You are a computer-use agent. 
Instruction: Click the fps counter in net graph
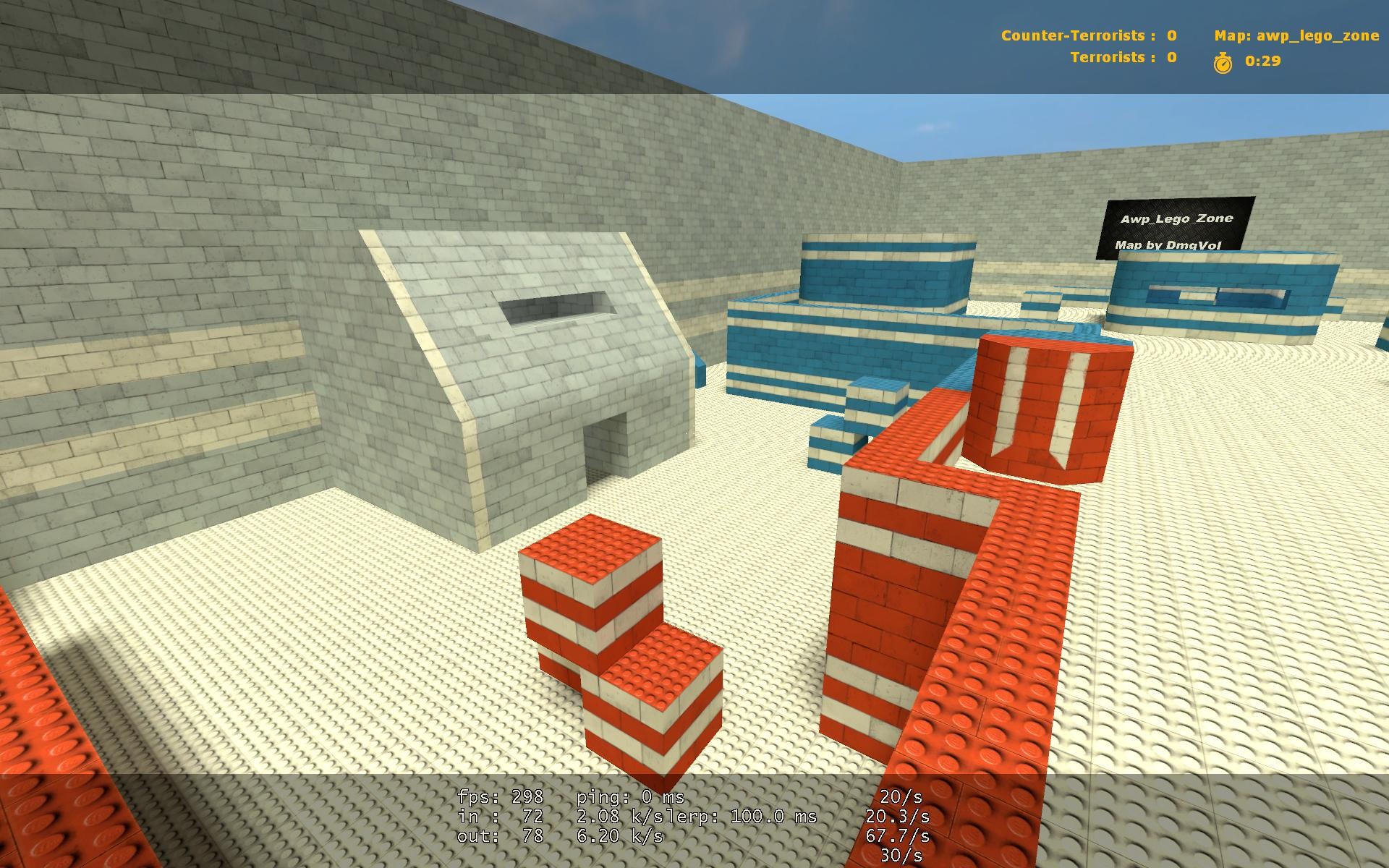pyautogui.click(x=499, y=799)
